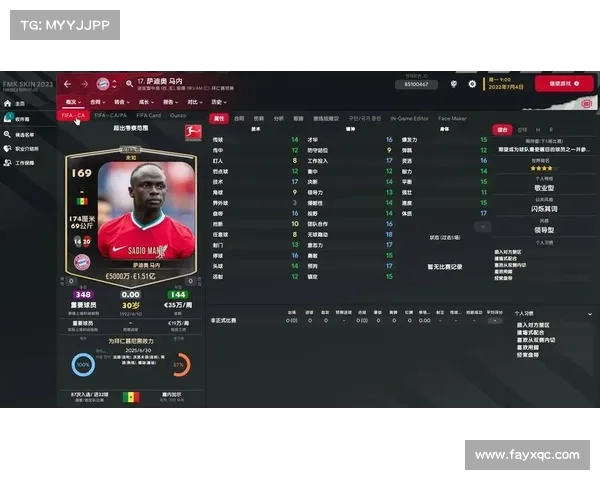600x480 pixels.
Task: Select the Gunzo tab
Action: tap(178, 116)
